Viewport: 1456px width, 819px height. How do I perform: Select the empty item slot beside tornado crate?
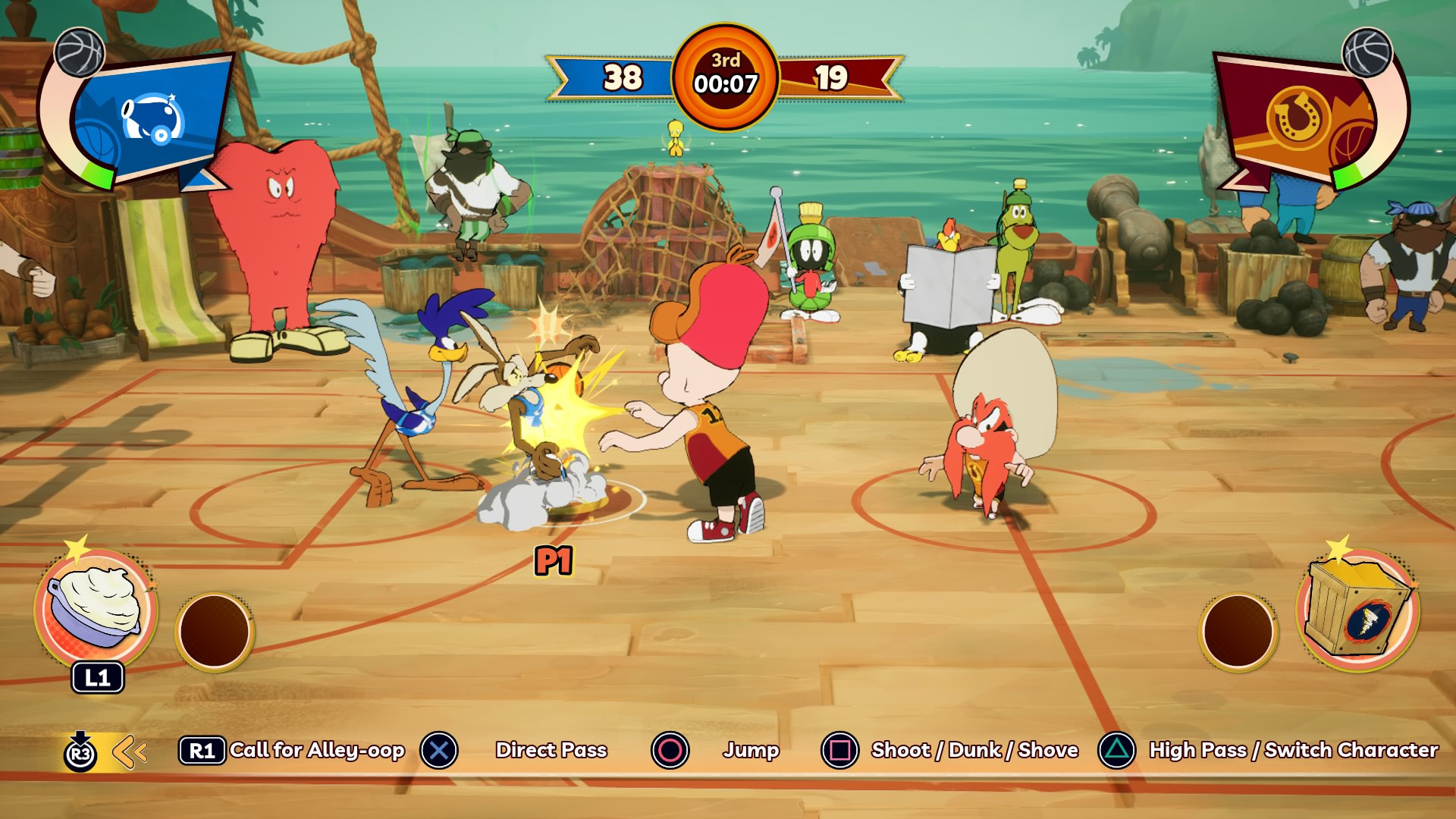pyautogui.click(x=1238, y=632)
